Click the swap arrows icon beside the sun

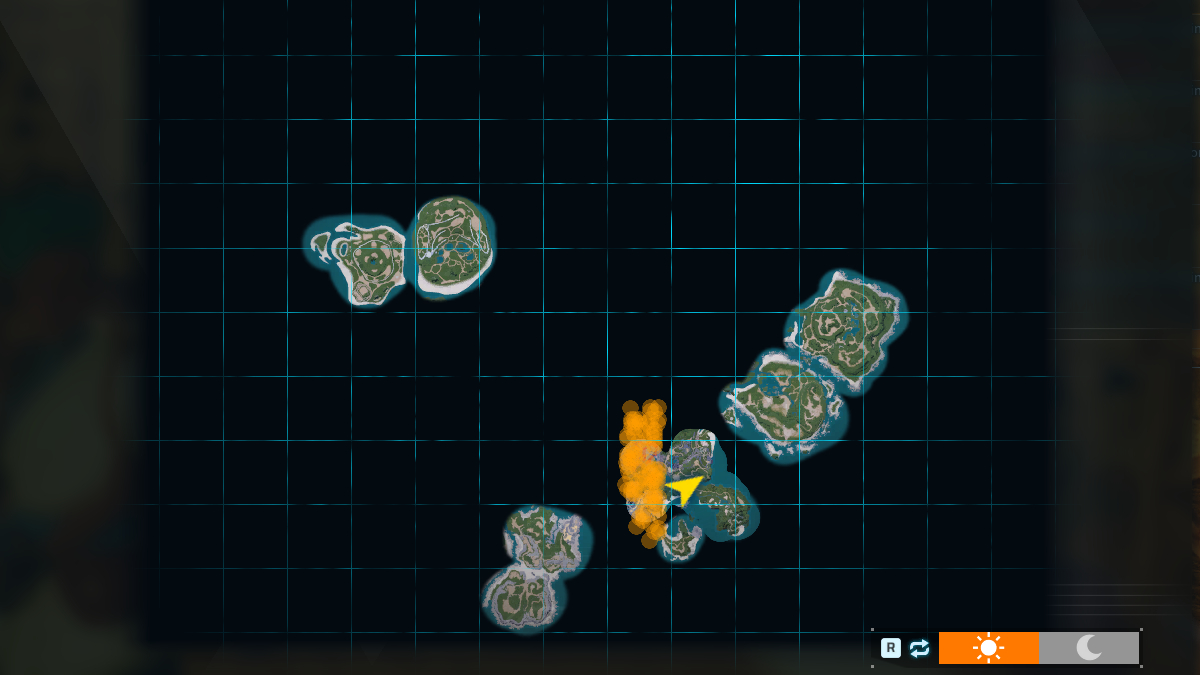(920, 648)
